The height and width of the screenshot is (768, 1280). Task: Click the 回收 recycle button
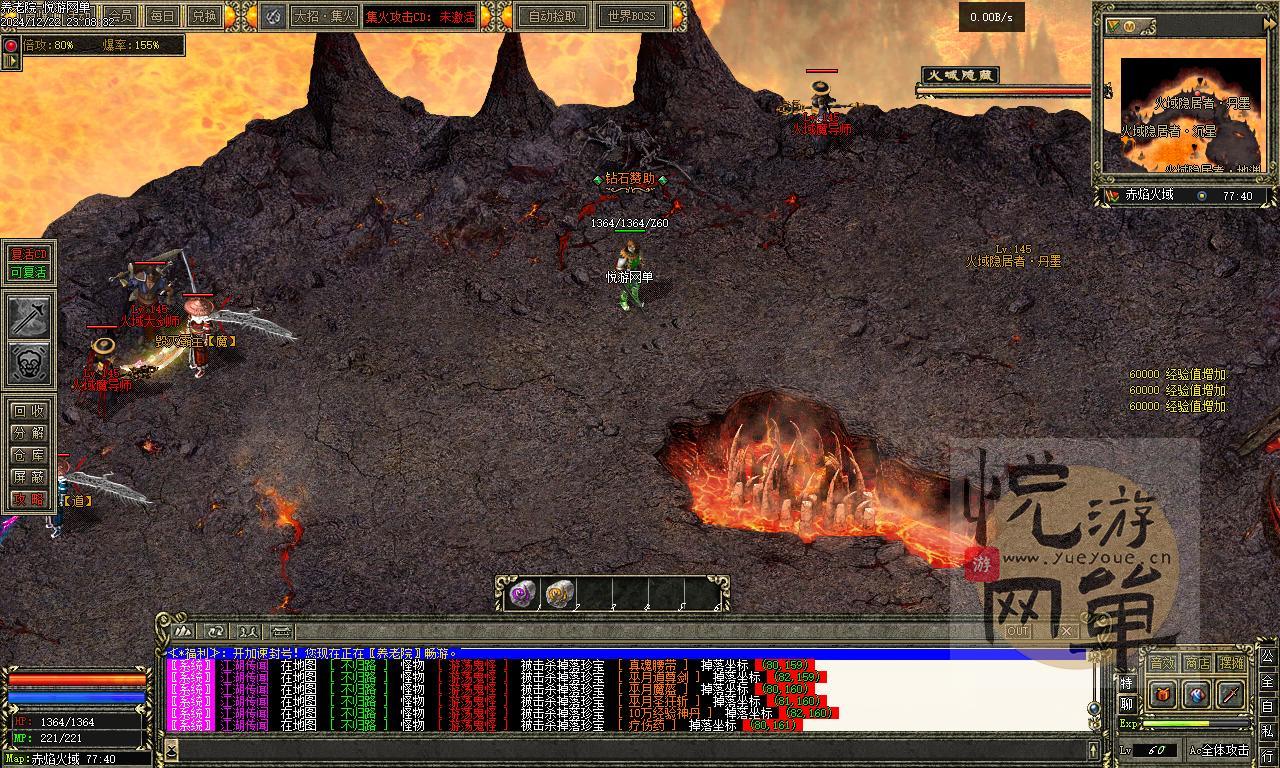point(28,411)
